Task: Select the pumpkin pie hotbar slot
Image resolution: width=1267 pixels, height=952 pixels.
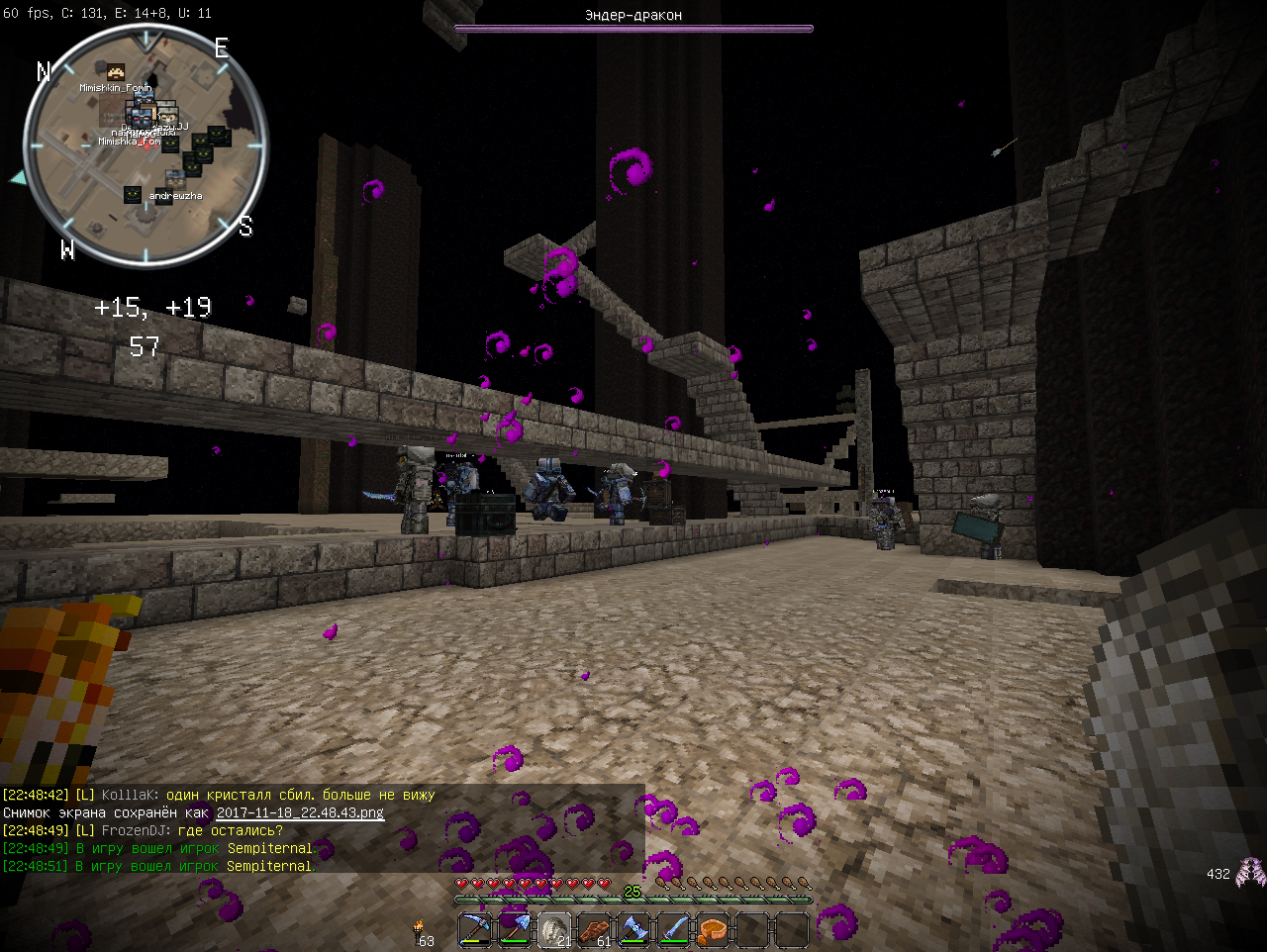Action: [x=713, y=930]
